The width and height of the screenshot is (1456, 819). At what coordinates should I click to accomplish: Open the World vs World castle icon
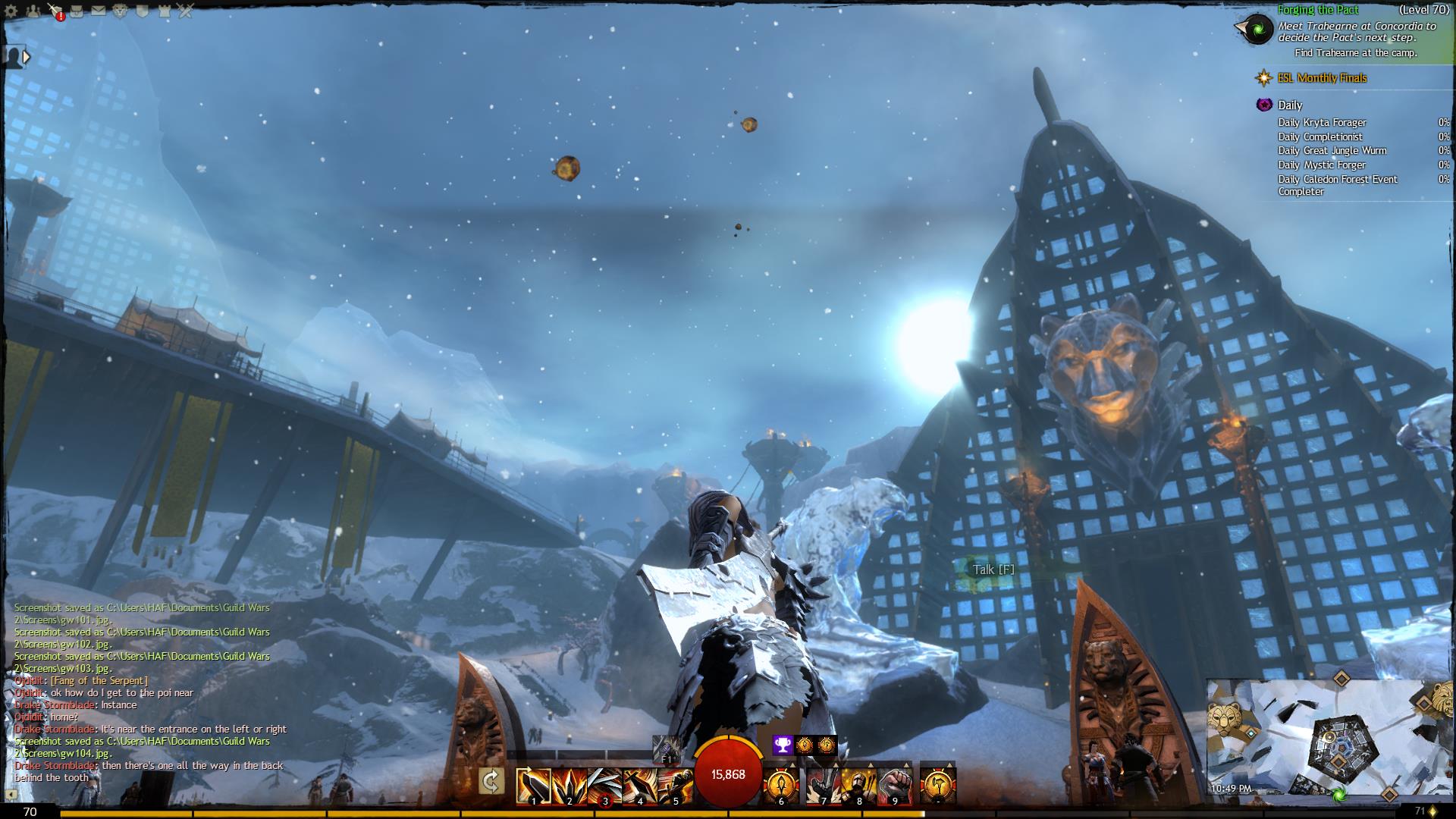pyautogui.click(x=164, y=11)
